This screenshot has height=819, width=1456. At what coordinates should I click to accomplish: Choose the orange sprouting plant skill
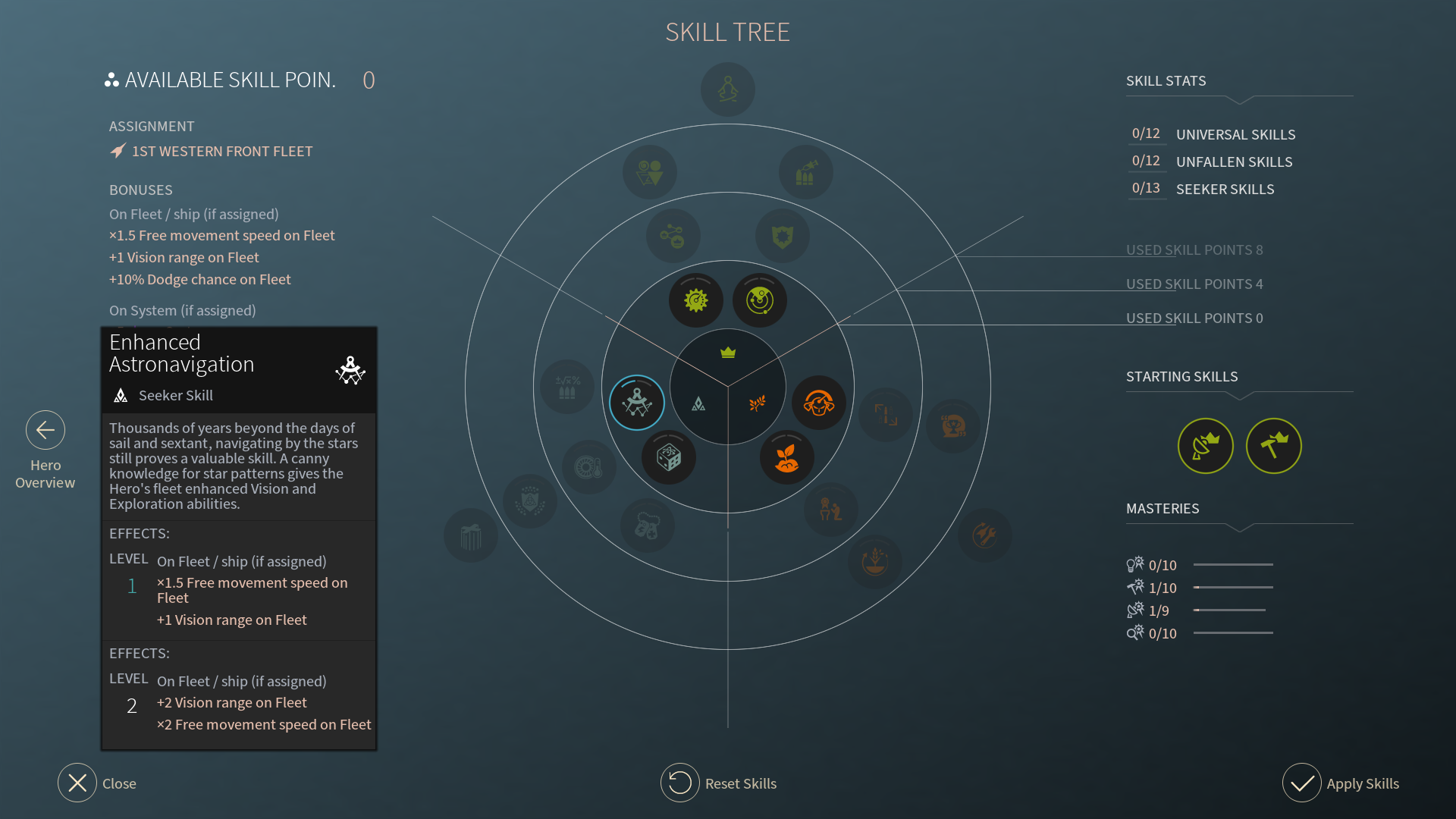[787, 457]
